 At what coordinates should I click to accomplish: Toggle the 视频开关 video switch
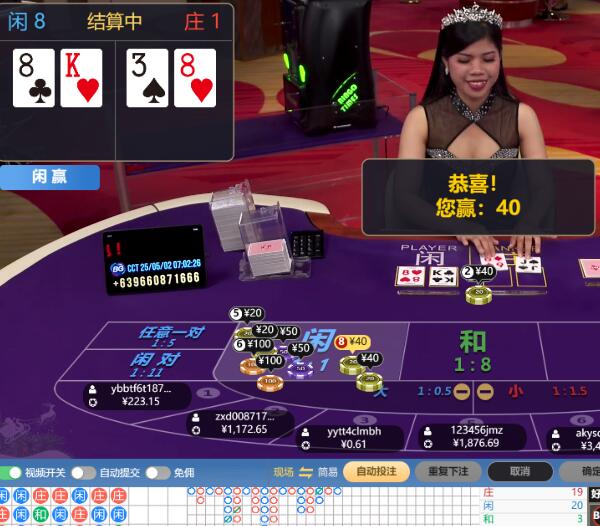[12, 472]
